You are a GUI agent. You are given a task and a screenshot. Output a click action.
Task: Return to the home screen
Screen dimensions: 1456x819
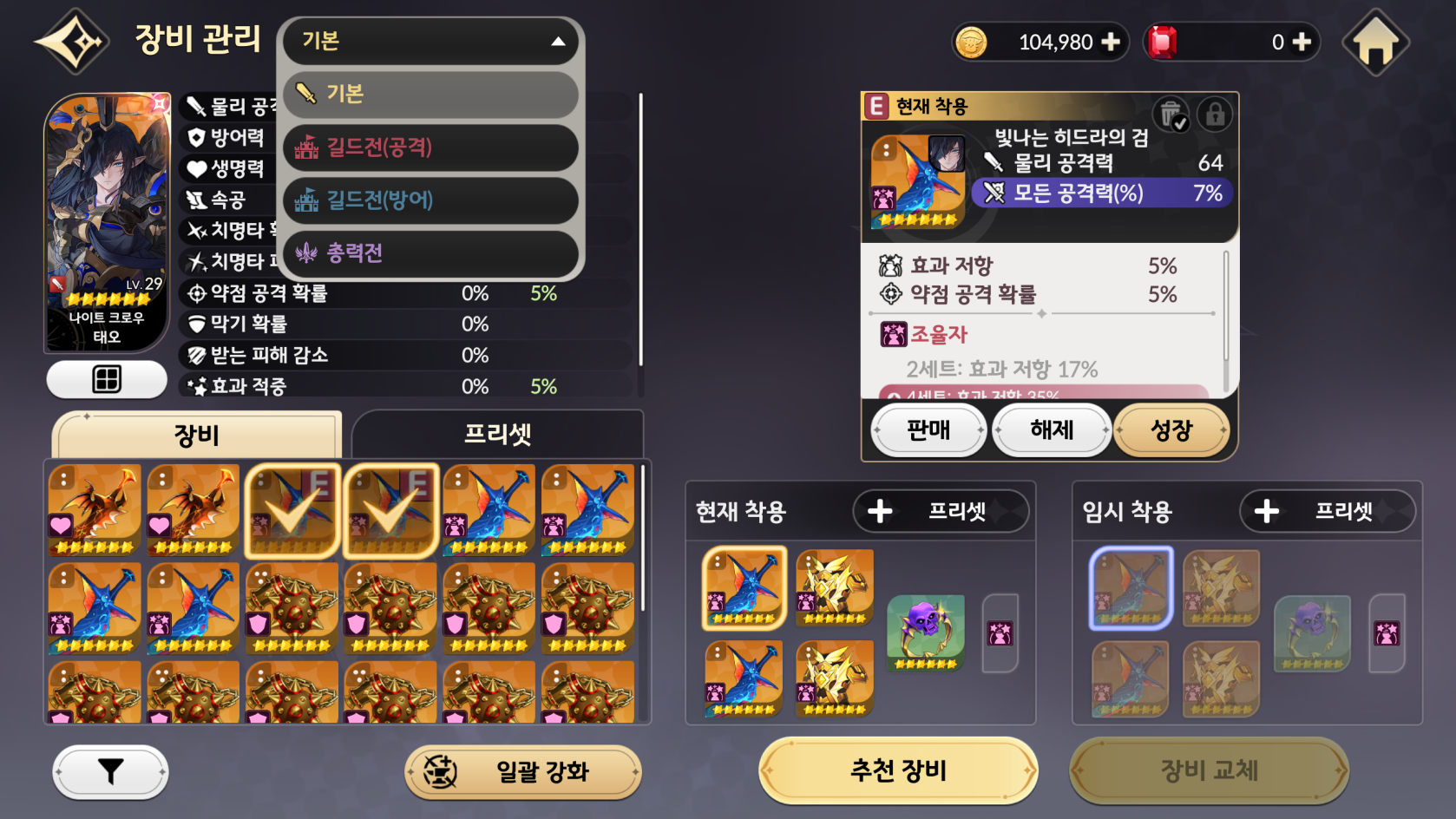pyautogui.click(x=1375, y=43)
